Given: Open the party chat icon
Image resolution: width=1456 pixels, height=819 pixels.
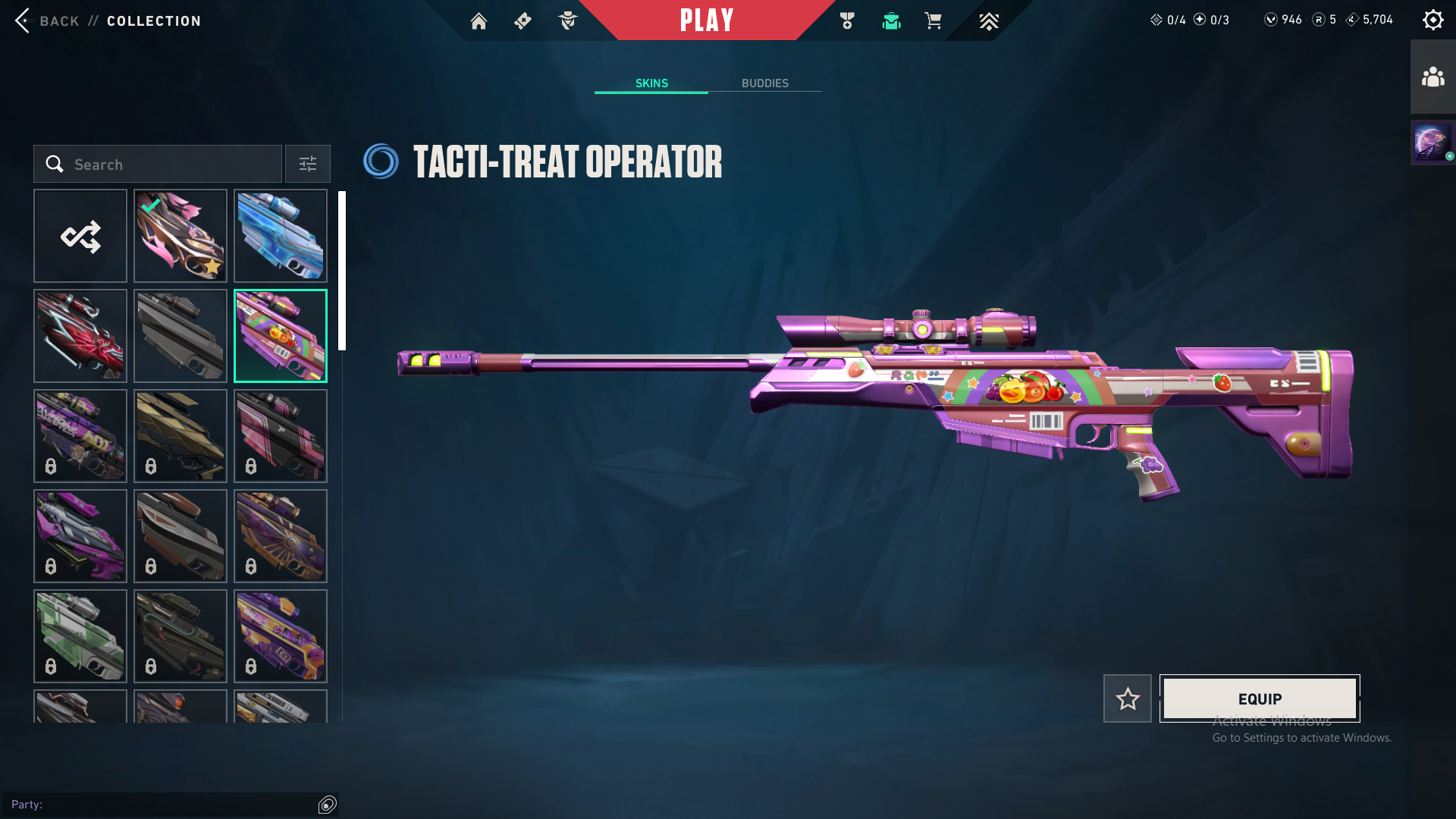Looking at the screenshot, I should point(328,805).
